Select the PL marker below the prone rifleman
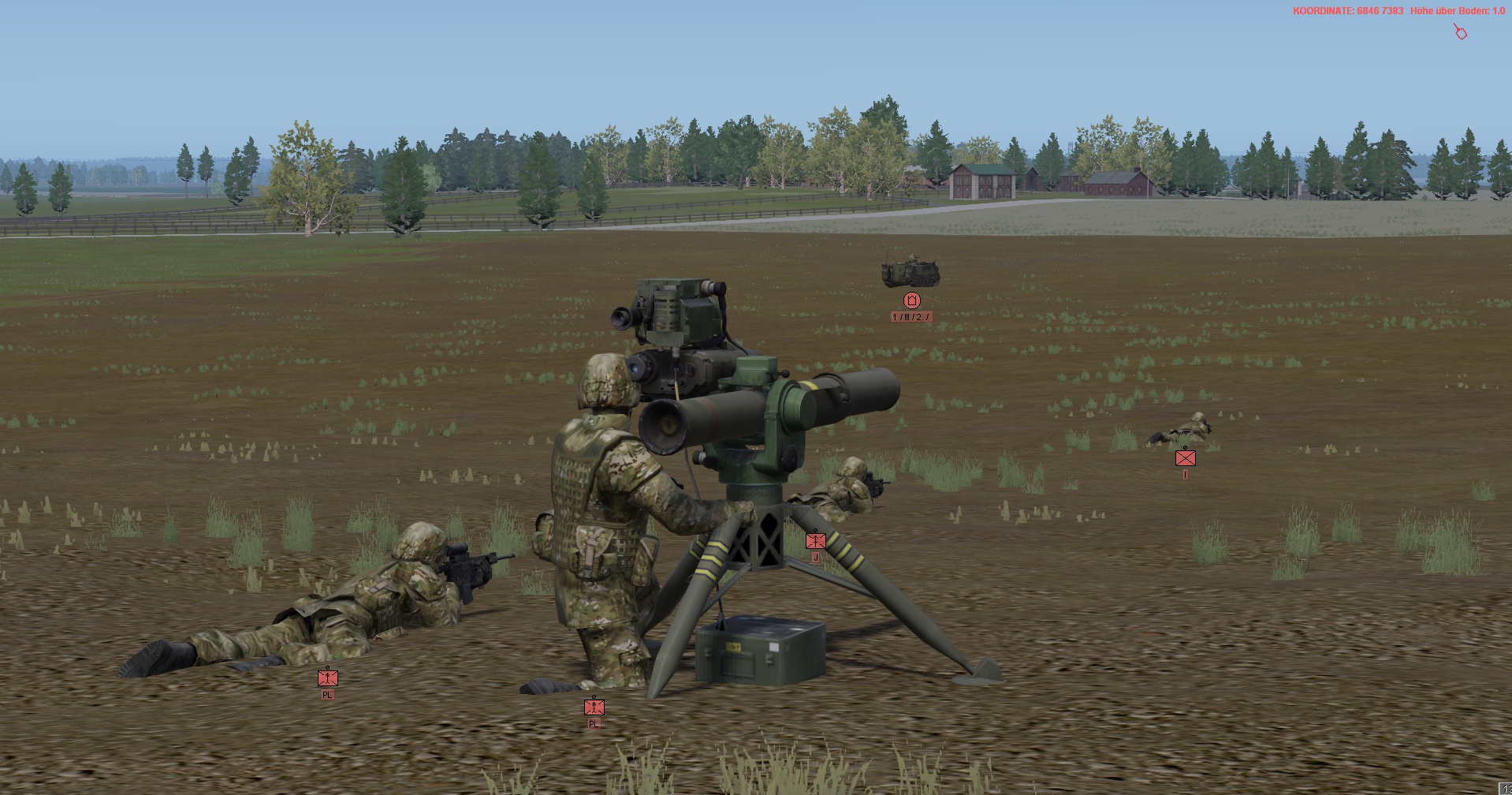 tap(327, 677)
